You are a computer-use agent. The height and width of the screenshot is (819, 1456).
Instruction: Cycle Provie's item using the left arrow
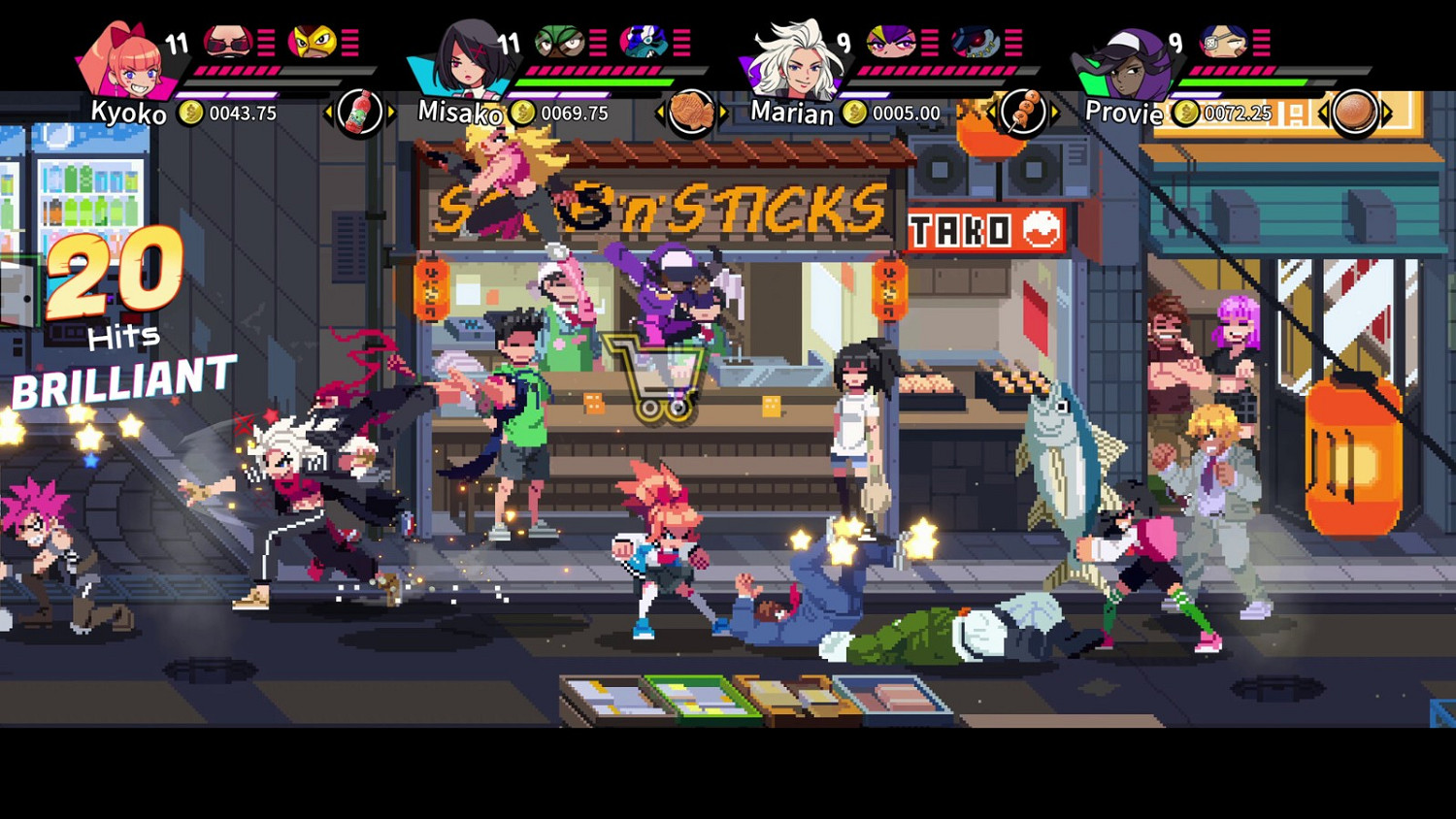(1324, 112)
